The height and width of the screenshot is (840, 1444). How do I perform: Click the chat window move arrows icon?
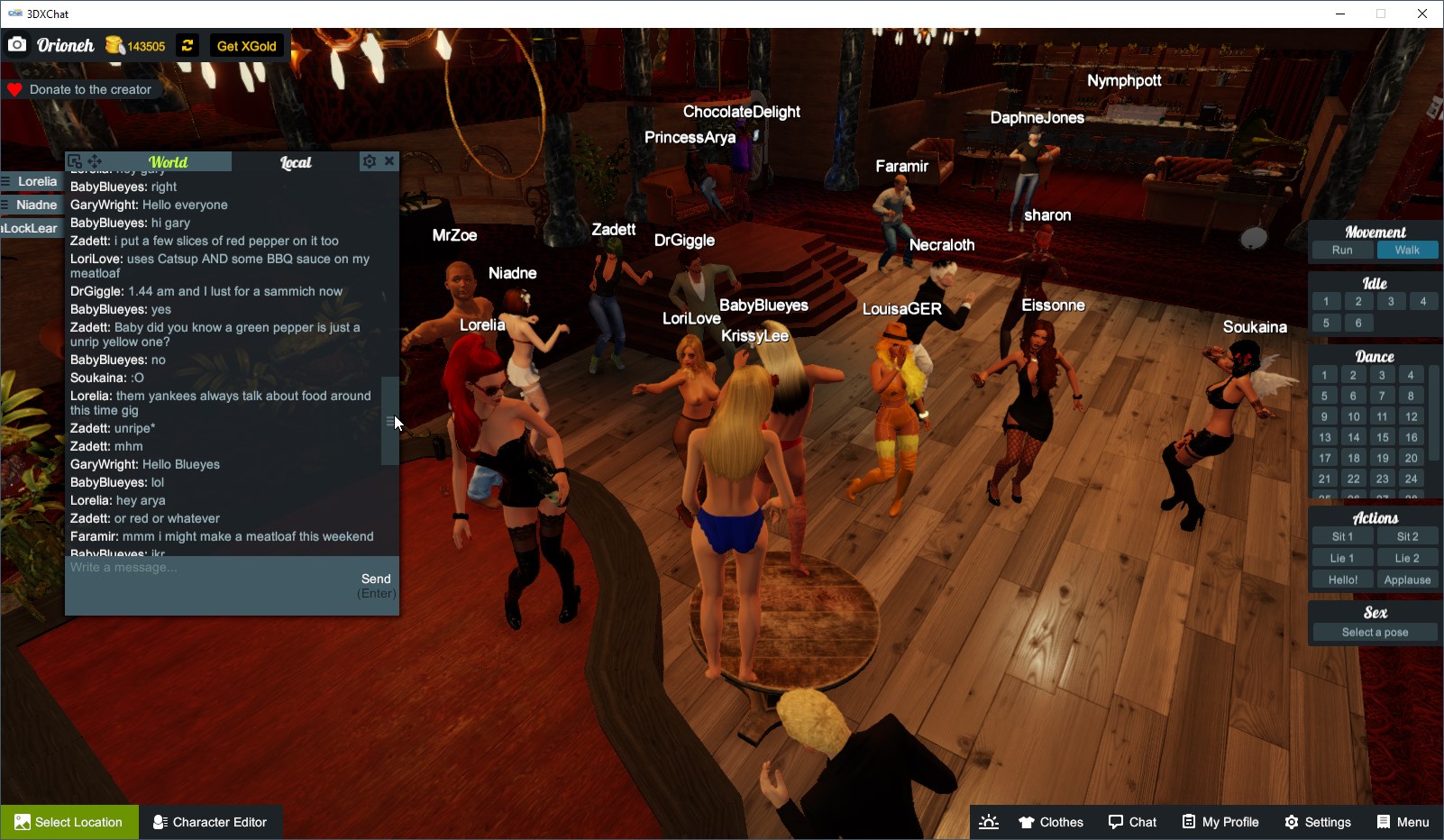click(94, 160)
